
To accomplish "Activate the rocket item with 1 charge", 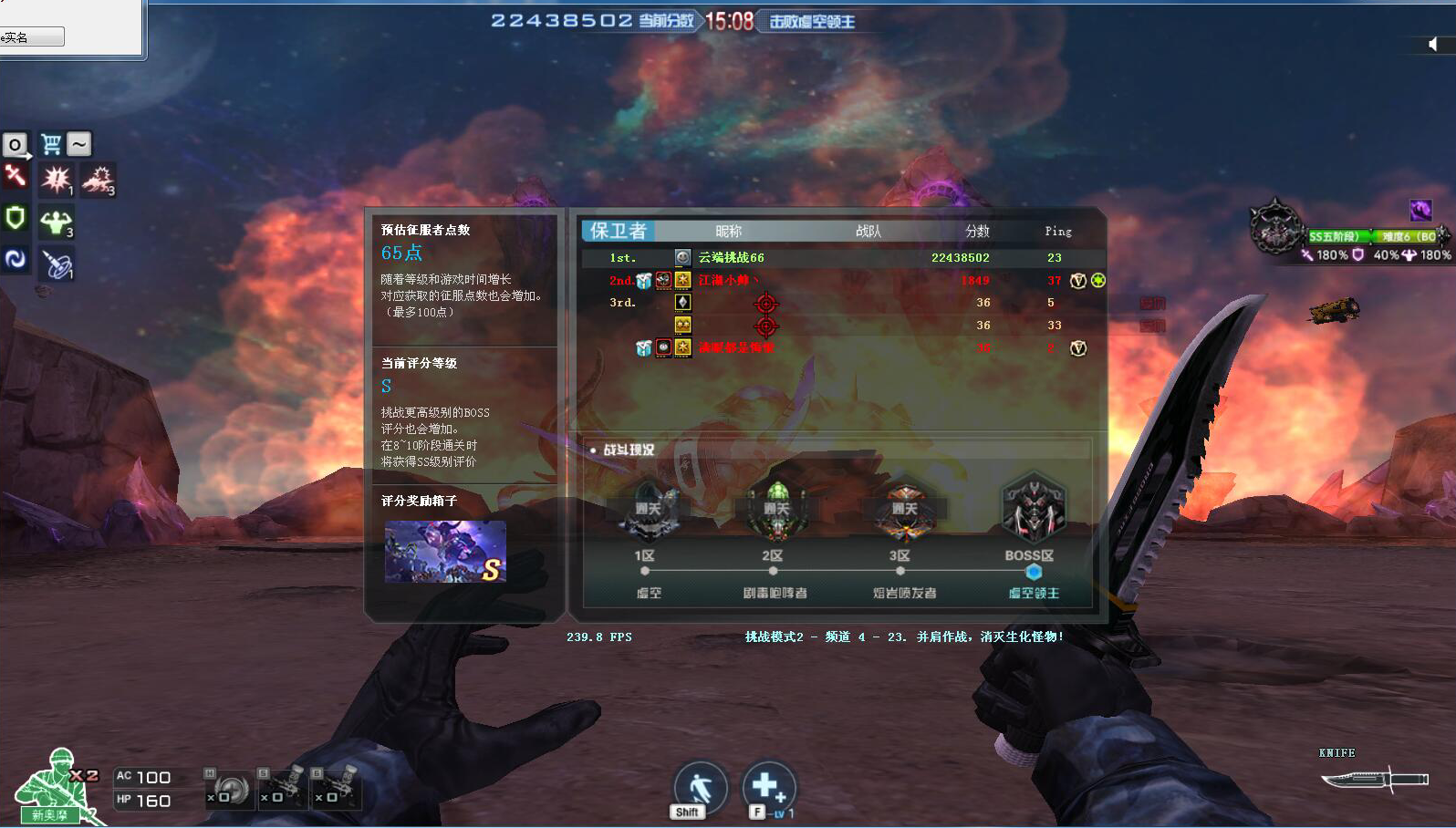I will 57,264.
